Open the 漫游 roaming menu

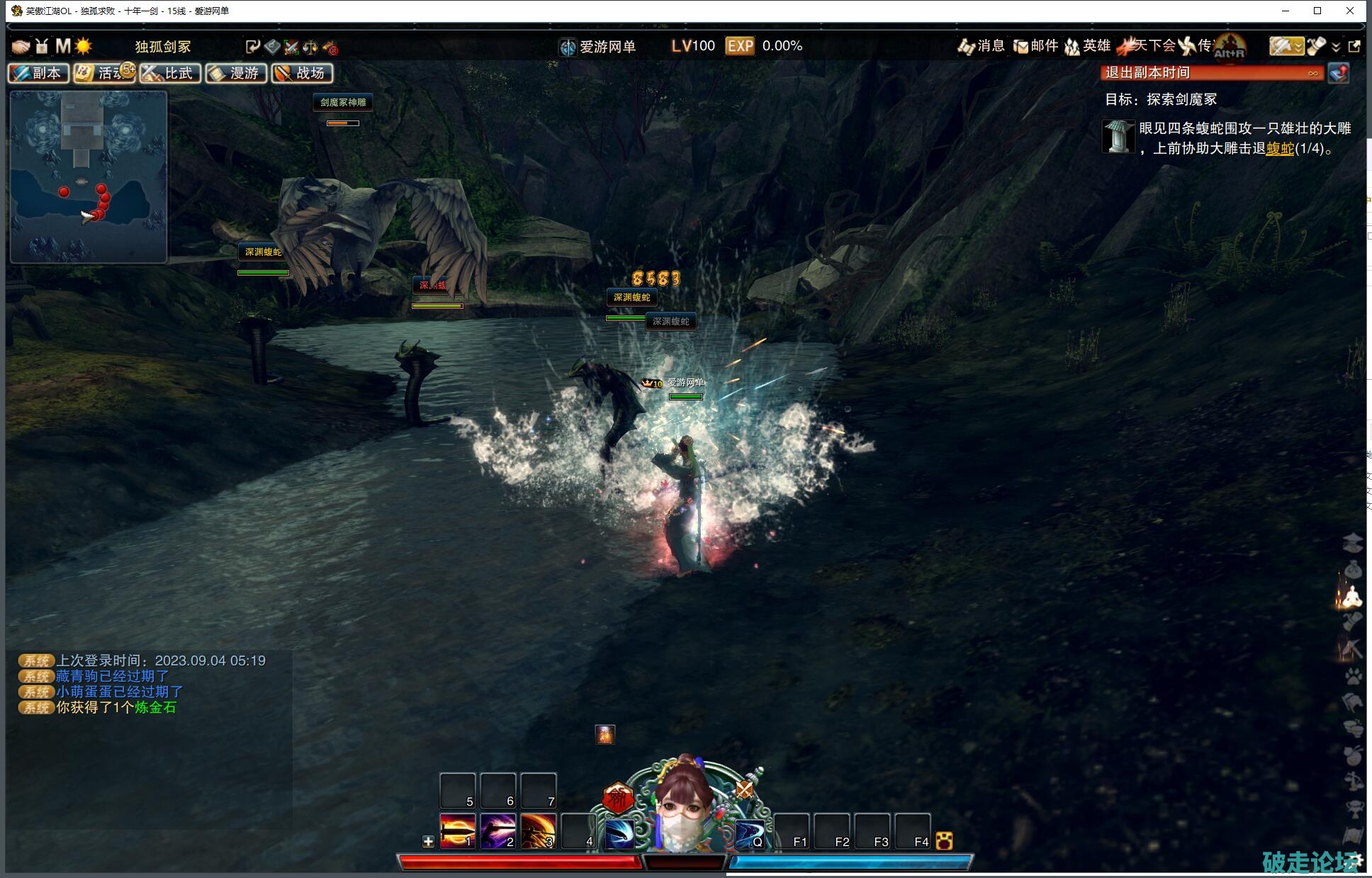point(236,73)
